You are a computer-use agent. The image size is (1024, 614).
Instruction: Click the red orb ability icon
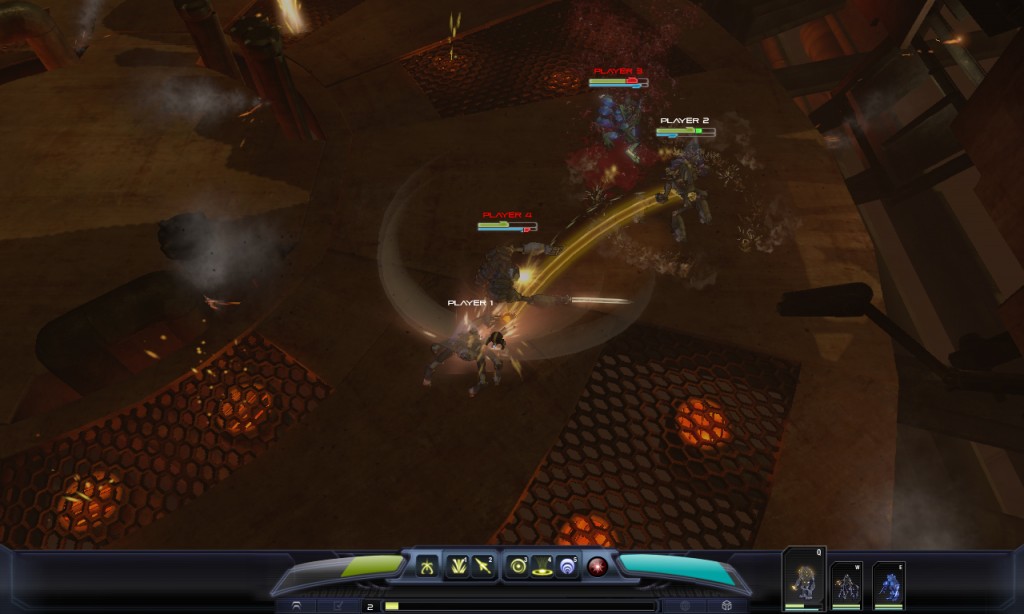(x=598, y=565)
